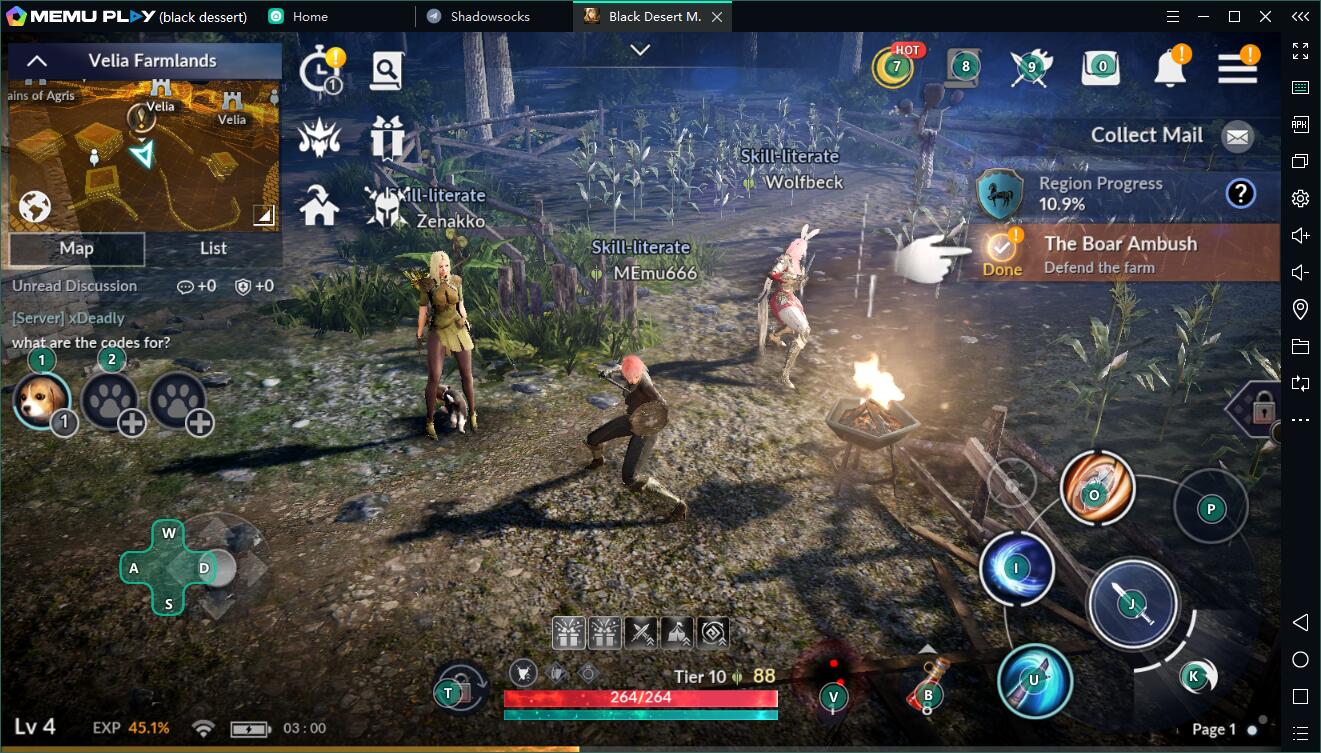This screenshot has width=1321, height=753.
Task: Open the gift box rewards icon
Action: click(386, 137)
